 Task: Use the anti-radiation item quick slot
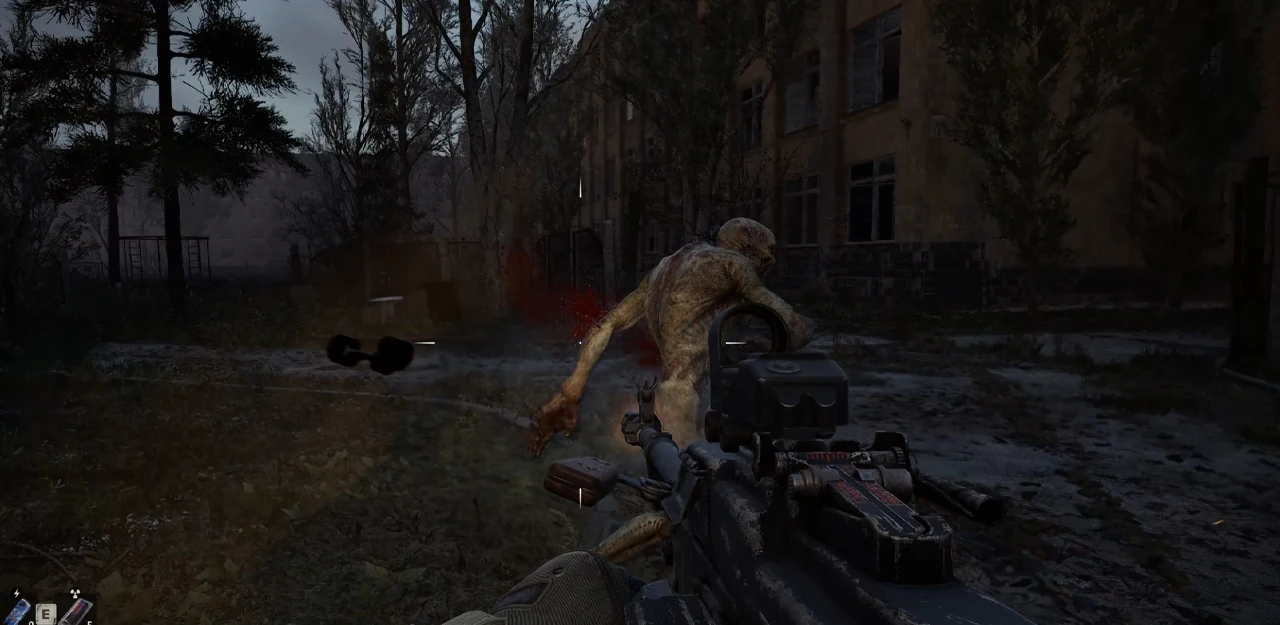click(x=76, y=611)
